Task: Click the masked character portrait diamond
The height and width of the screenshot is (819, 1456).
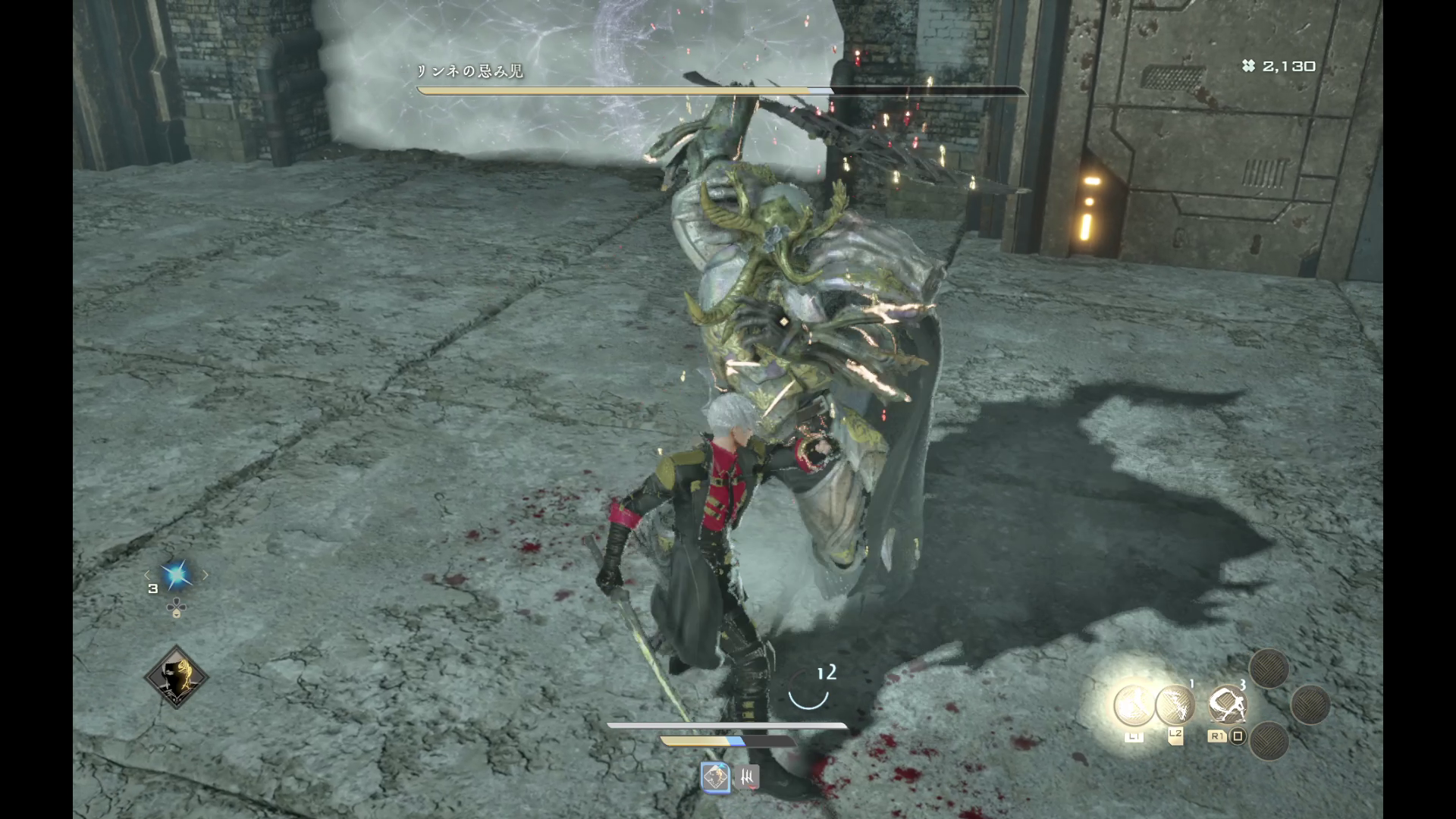Action: (177, 677)
